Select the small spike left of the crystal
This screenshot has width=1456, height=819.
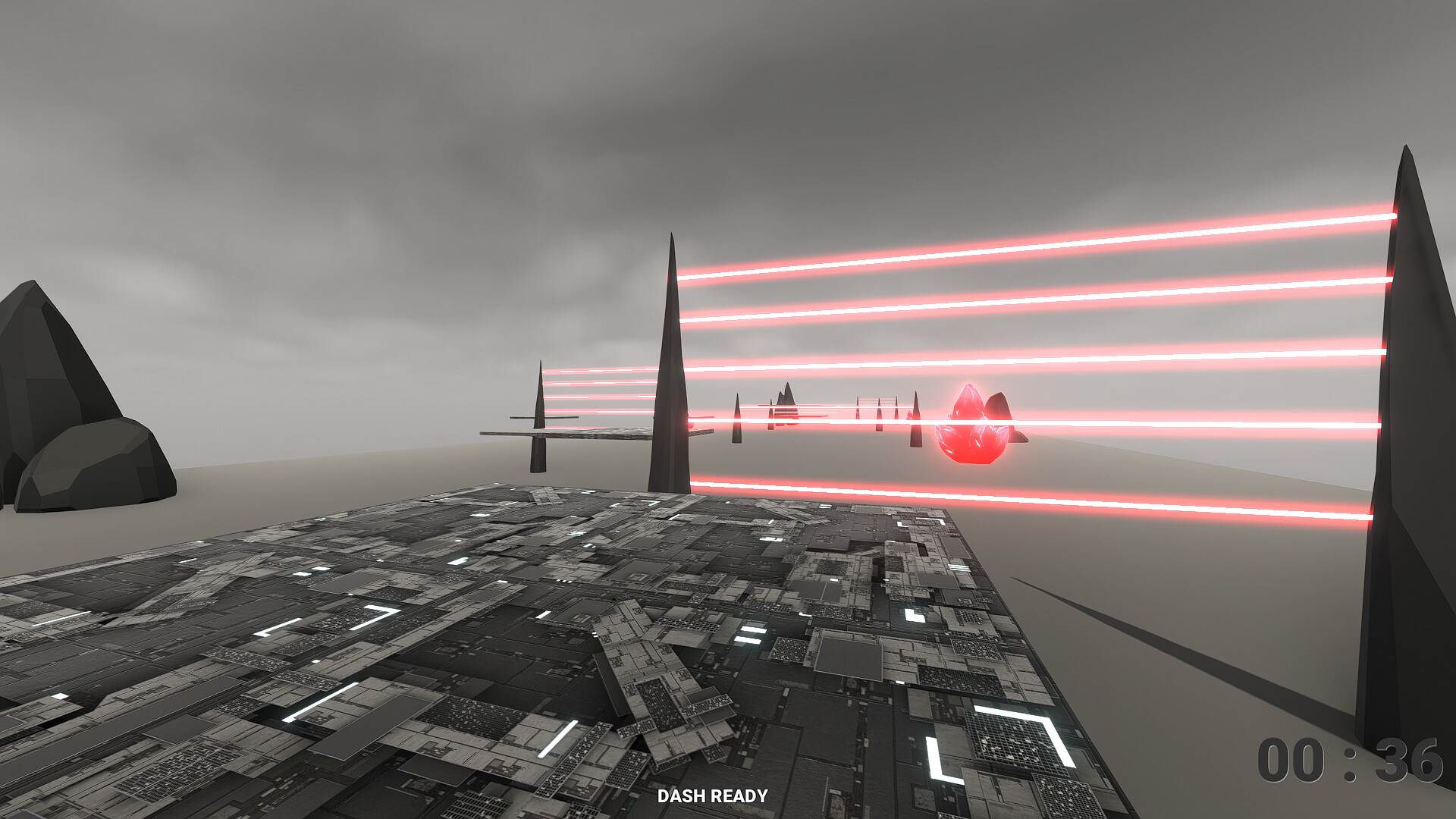(916, 421)
